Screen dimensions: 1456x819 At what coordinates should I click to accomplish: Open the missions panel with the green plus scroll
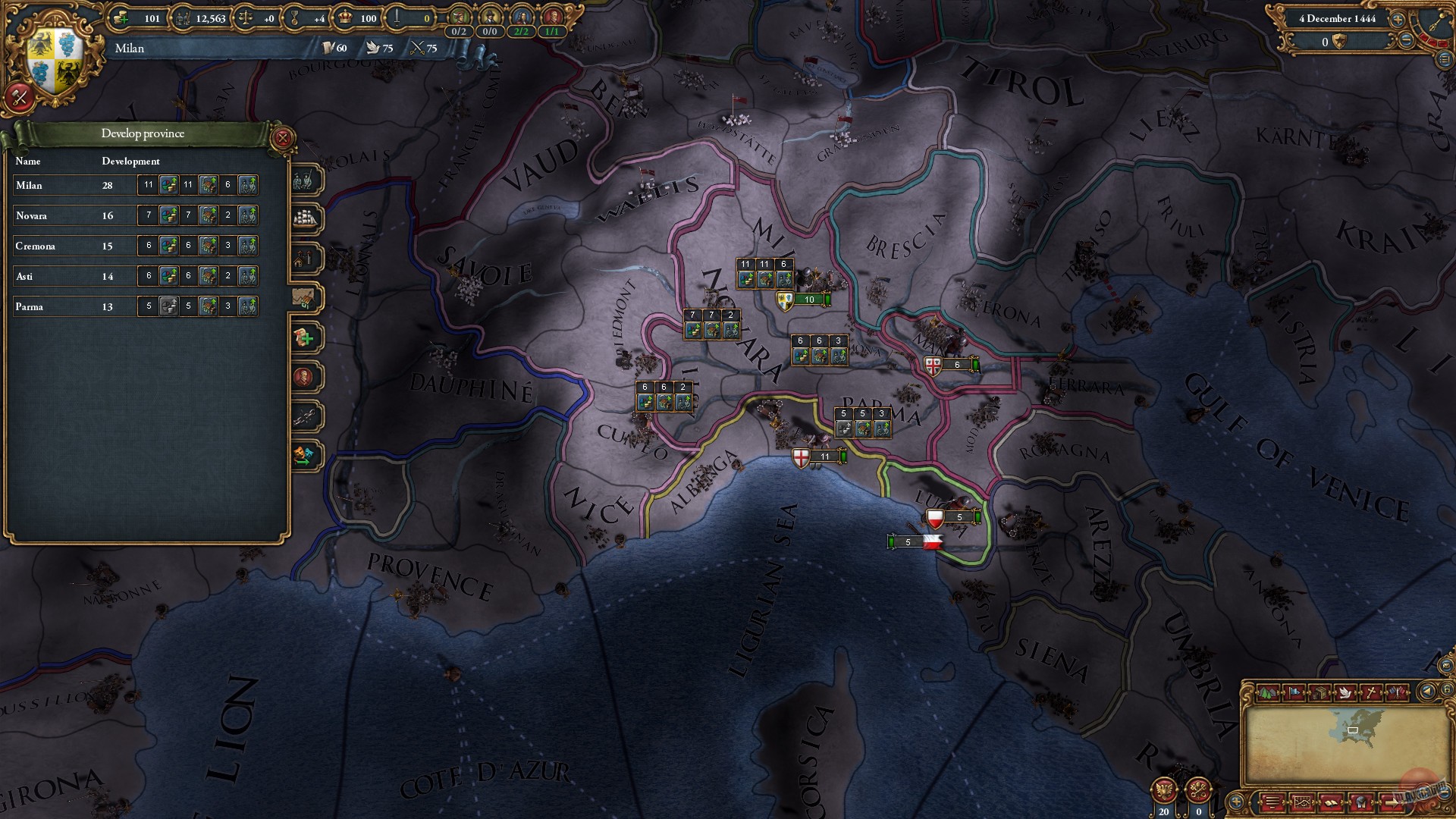(x=306, y=337)
